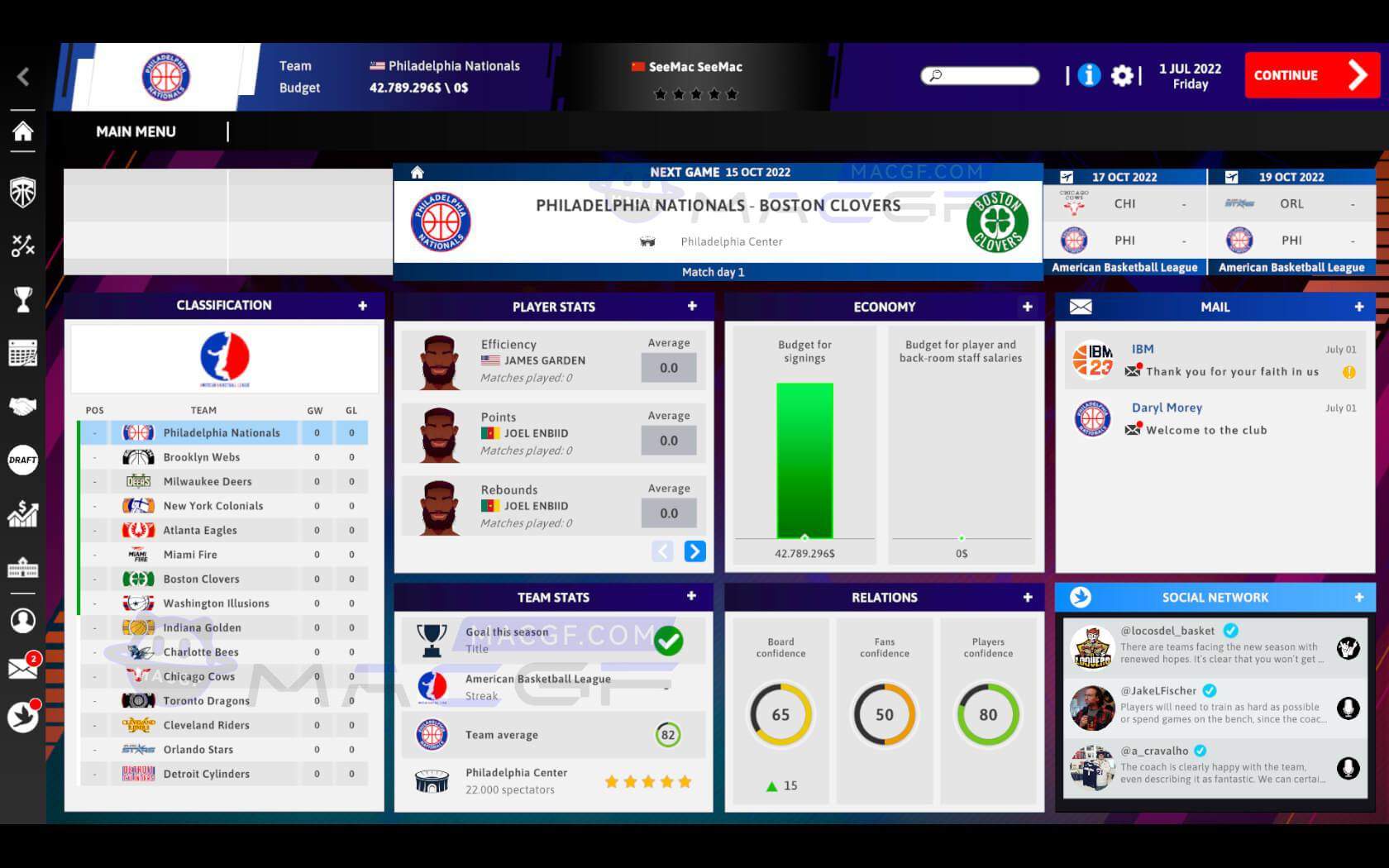Open the trophy competitions icon
Viewport: 1389px width, 868px height.
[x=23, y=299]
